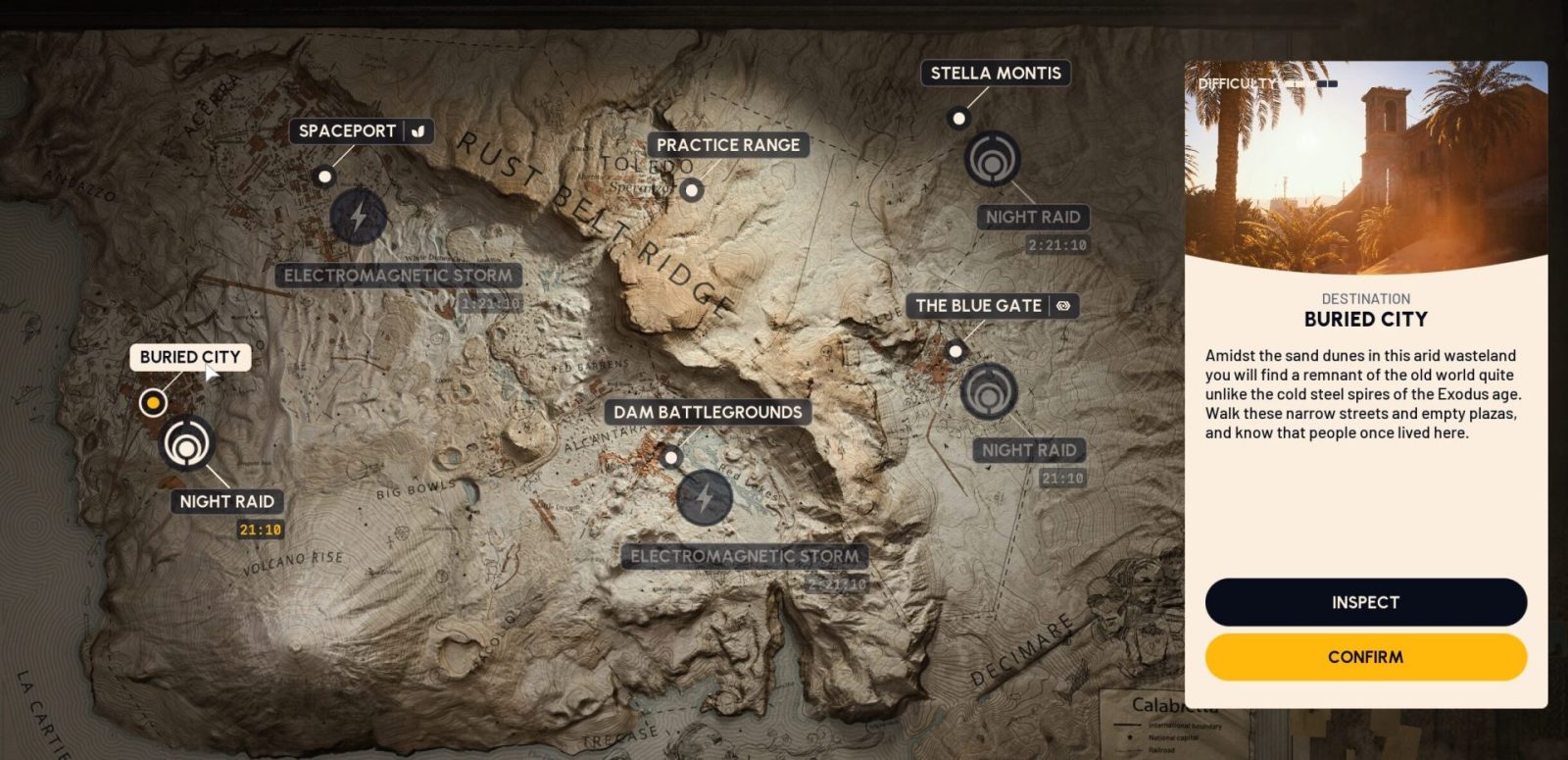Toggle the Stella Montis marker dot
Viewport: 1568px width, 760px height.
pos(956,118)
